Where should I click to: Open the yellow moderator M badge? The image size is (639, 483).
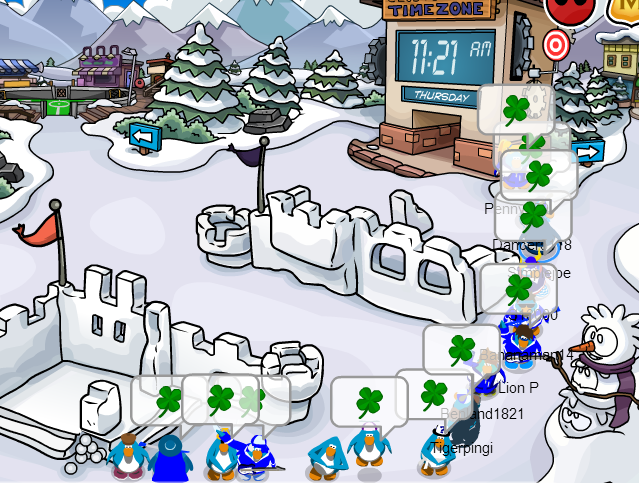627,8
